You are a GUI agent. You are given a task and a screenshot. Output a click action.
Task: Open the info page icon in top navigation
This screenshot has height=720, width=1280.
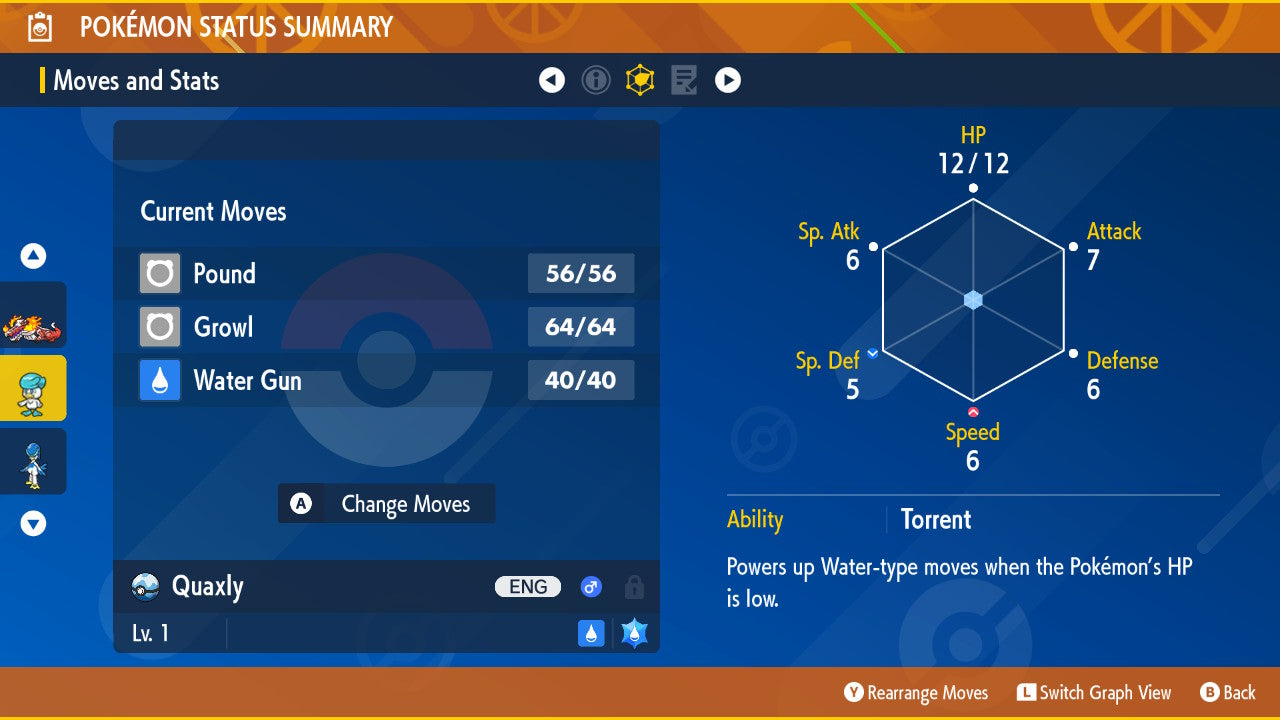(596, 79)
